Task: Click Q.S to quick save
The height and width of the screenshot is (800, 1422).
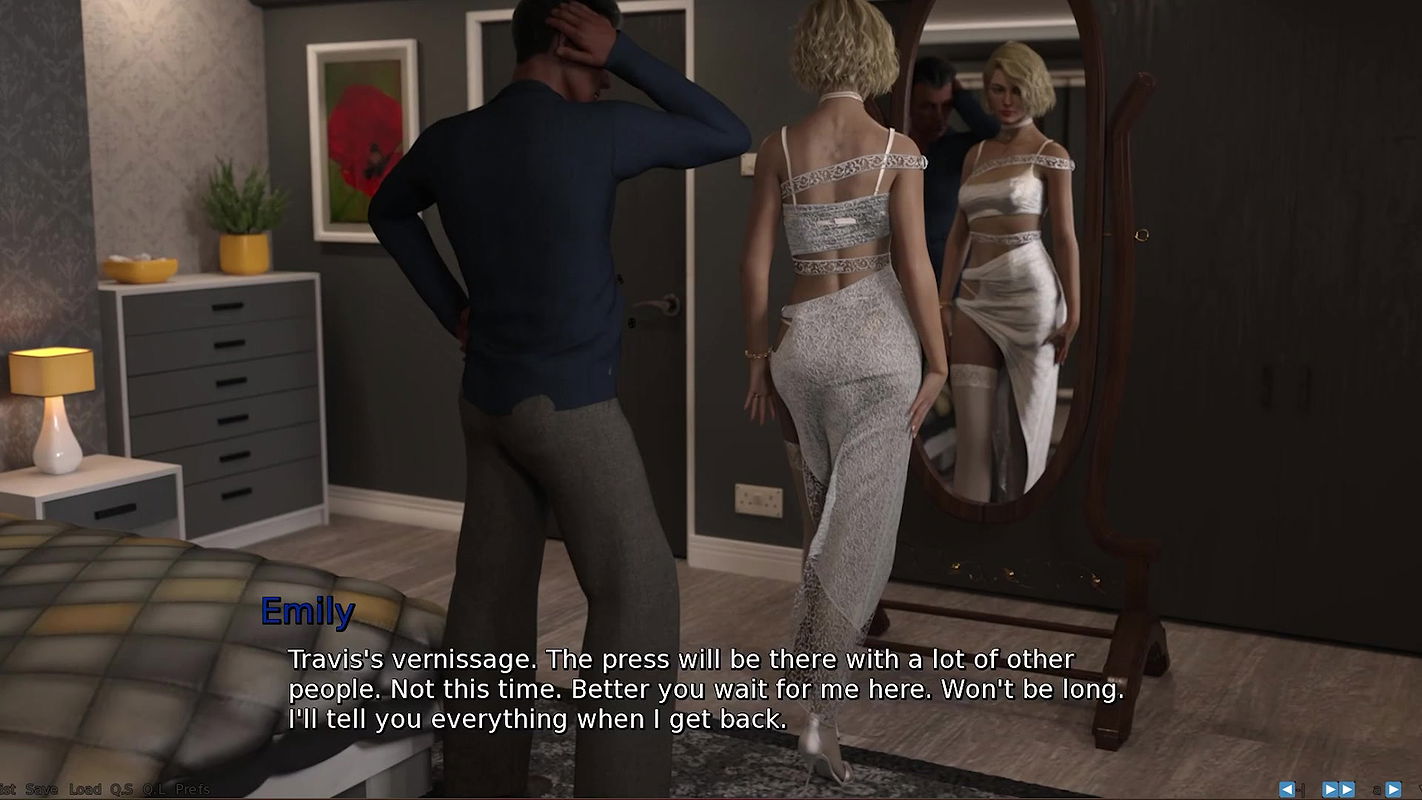Action: tap(121, 789)
